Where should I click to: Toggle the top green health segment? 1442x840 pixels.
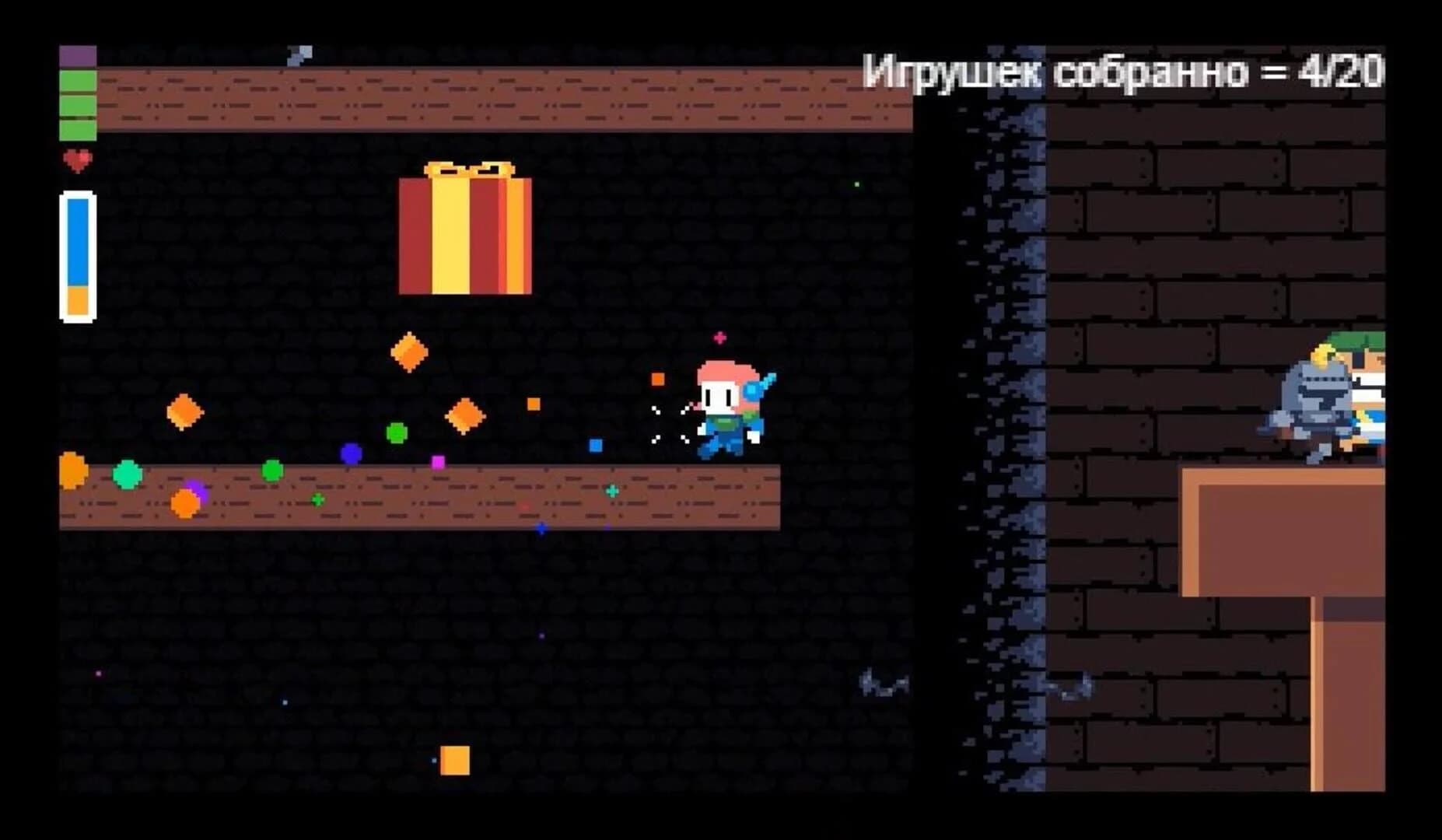click(76, 80)
